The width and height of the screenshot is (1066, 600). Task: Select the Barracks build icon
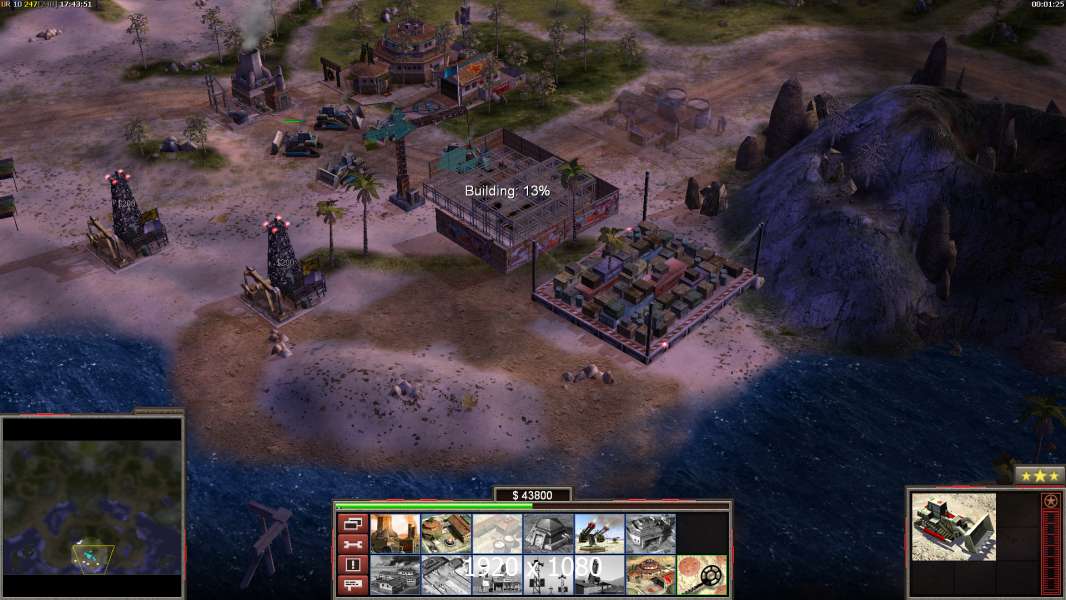click(446, 534)
